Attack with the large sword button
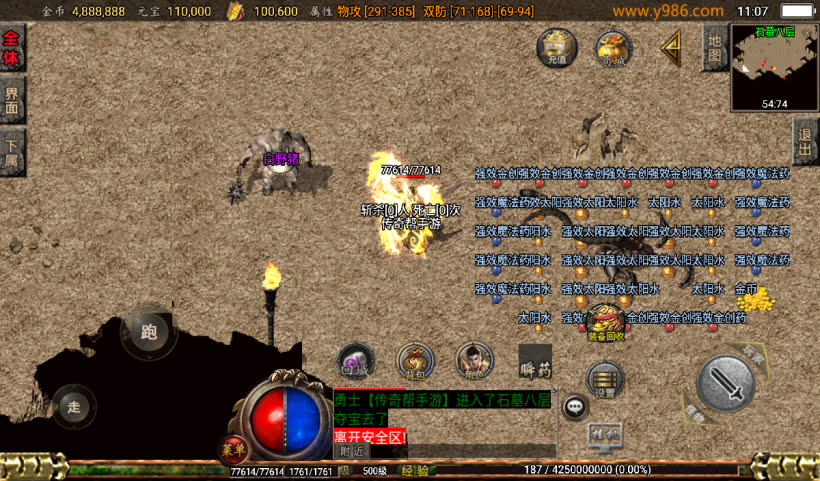Viewport: 820px width, 481px height. point(725,383)
